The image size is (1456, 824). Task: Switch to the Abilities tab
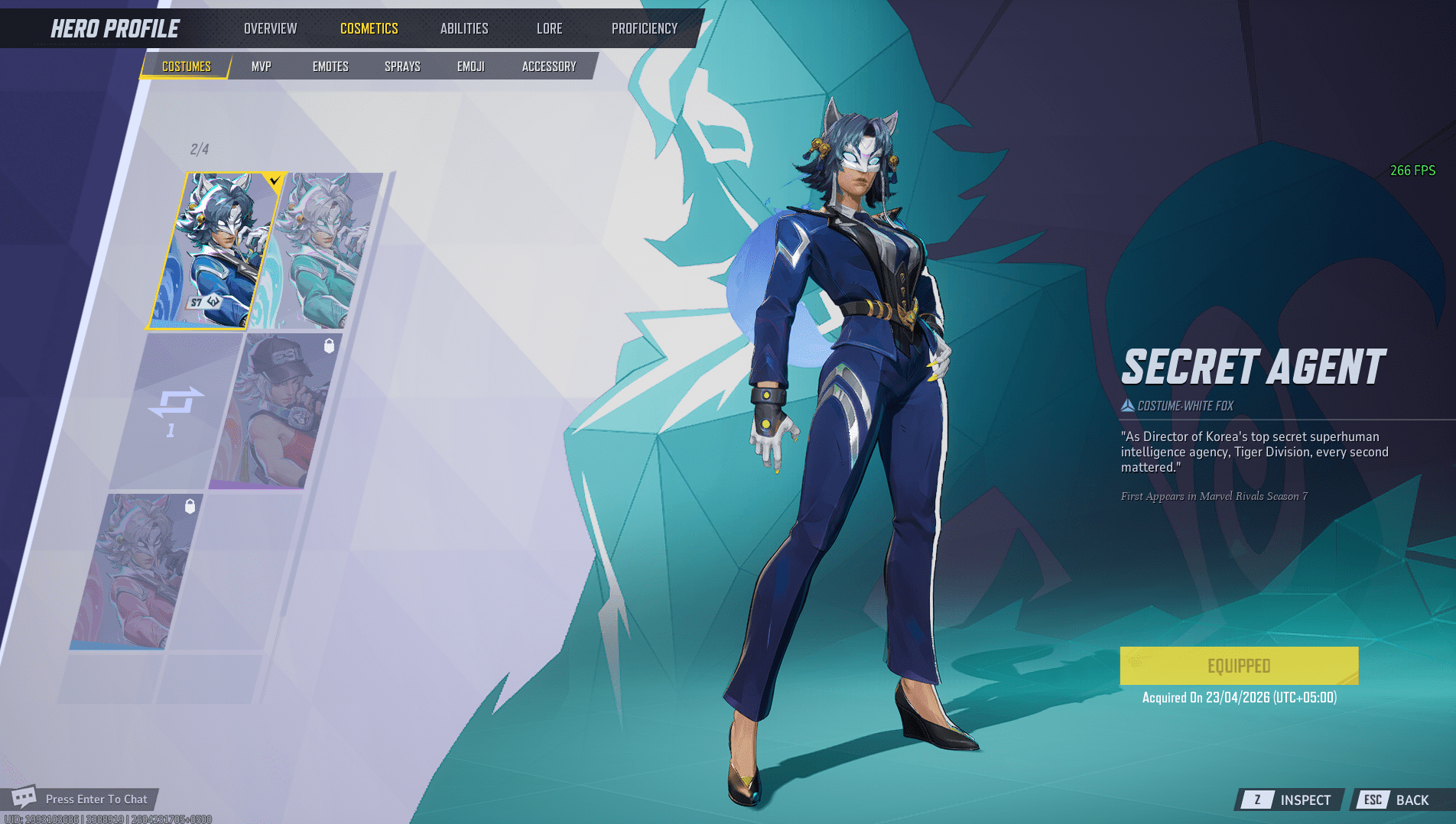pos(463,28)
